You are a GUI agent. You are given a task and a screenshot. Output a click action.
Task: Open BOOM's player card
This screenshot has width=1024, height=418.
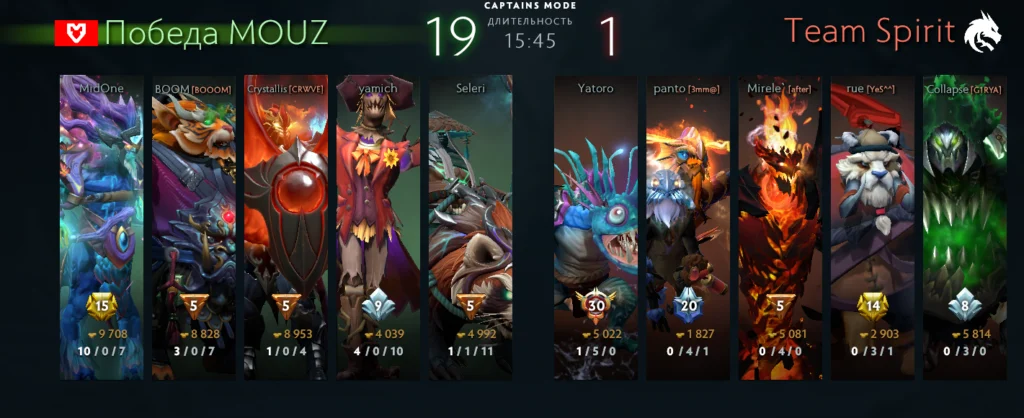[x=193, y=225]
